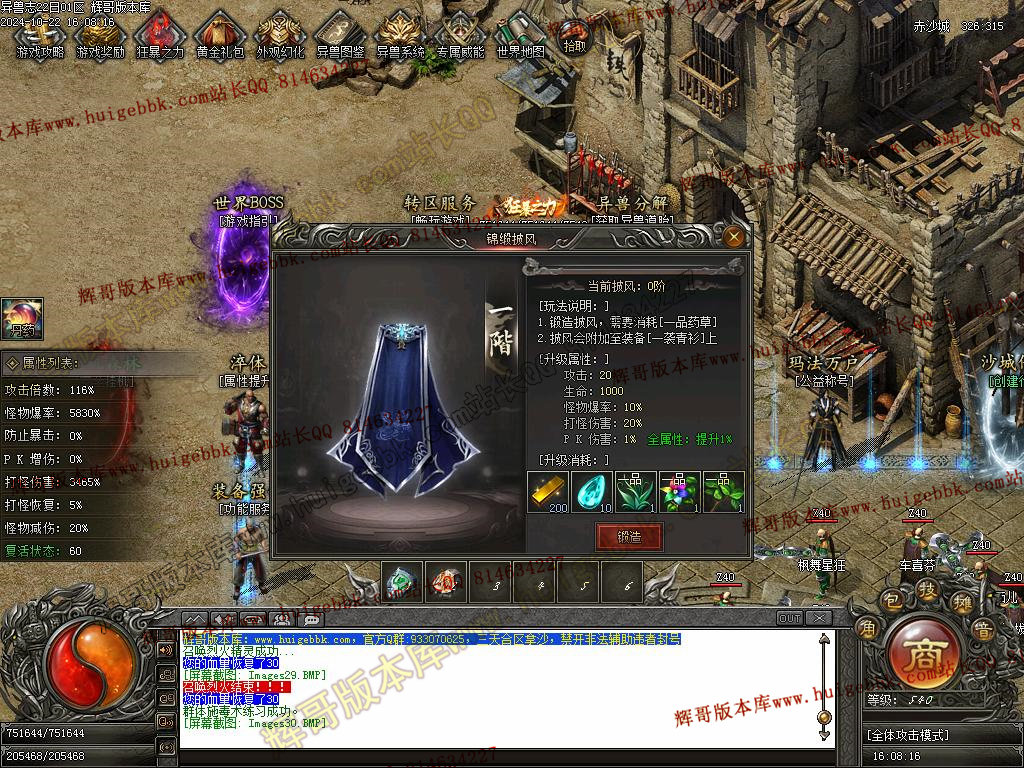Select the gold bar cost slot
The height and width of the screenshot is (768, 1024).
[x=547, y=491]
